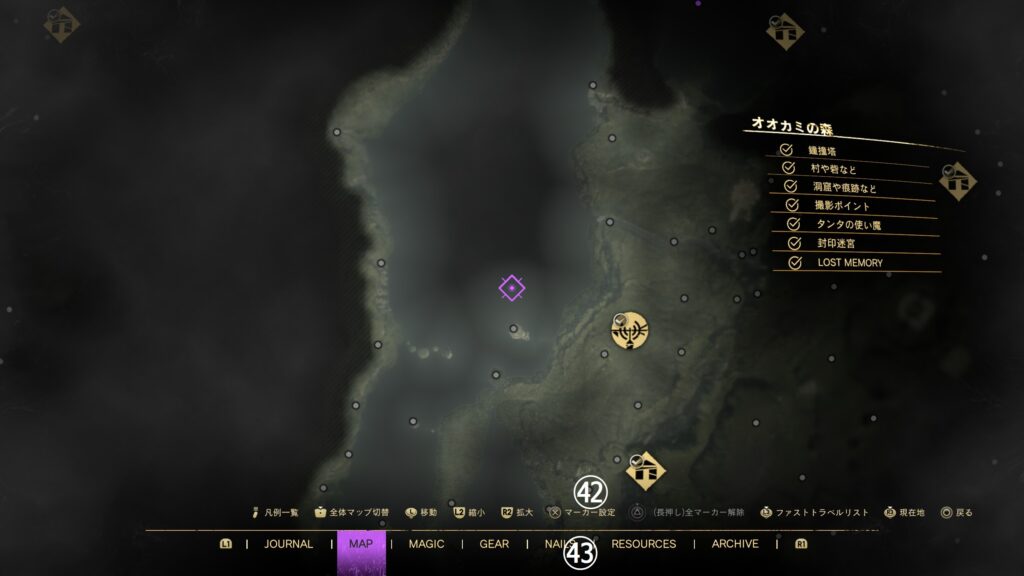Screen dimensions: 1024x576
Task: Open the MAGIC tab
Action: click(x=426, y=544)
